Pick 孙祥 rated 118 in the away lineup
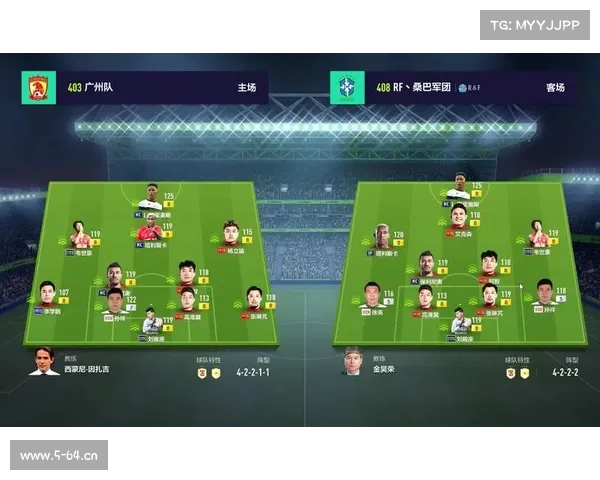 coord(545,294)
